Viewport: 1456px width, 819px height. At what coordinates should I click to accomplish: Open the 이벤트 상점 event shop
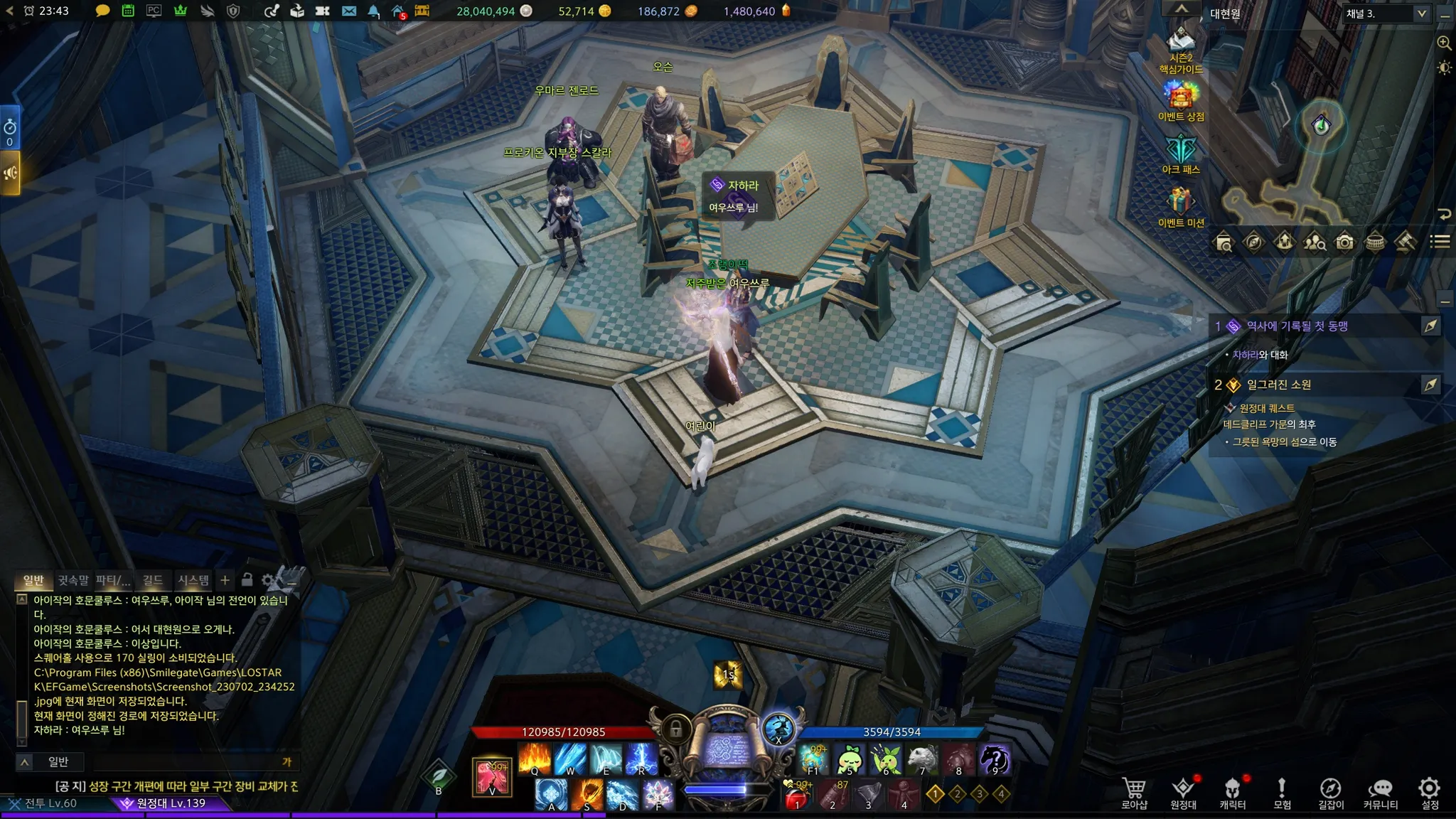[x=1181, y=100]
